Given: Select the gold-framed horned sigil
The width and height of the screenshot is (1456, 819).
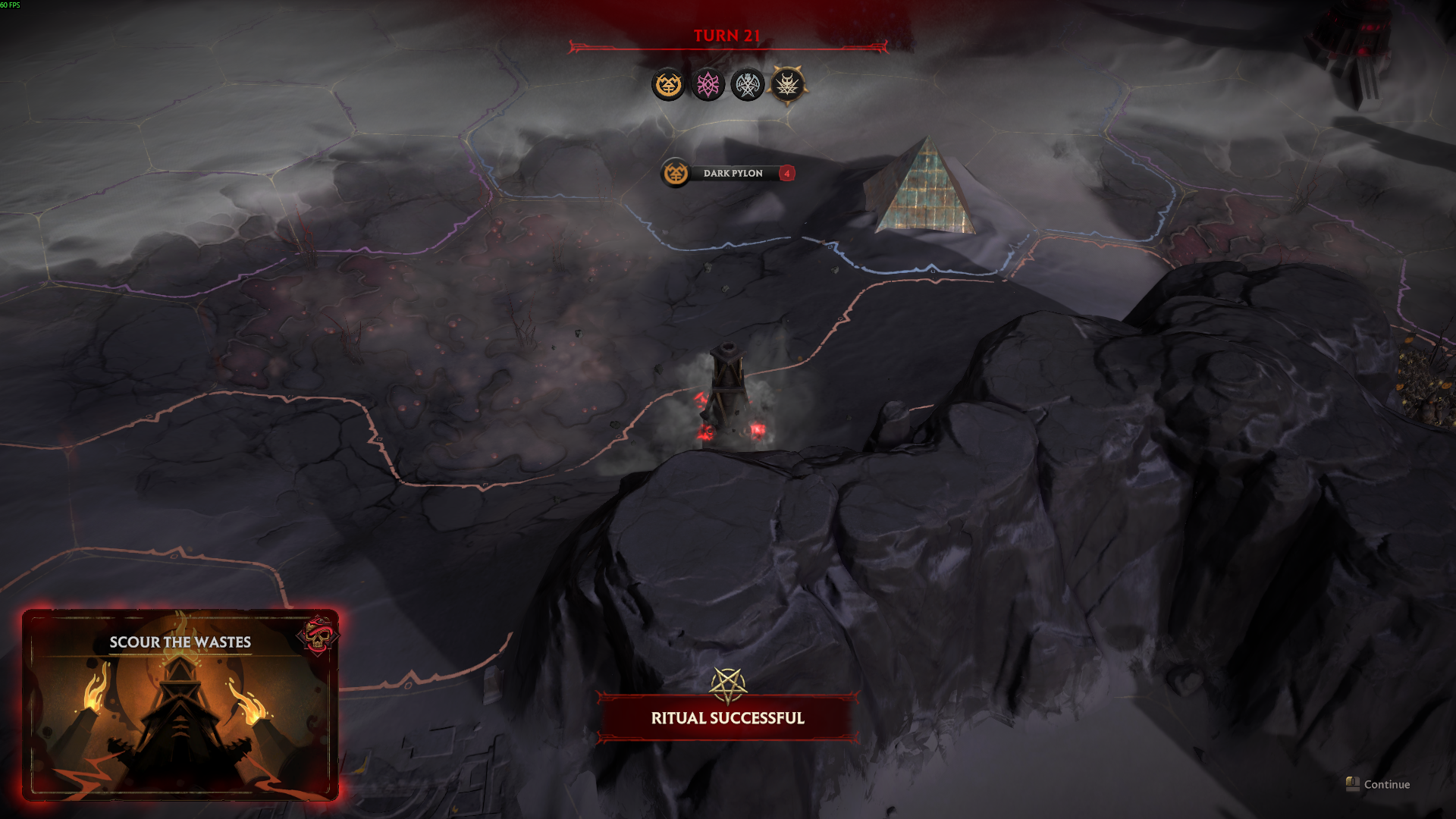Looking at the screenshot, I should click(787, 84).
